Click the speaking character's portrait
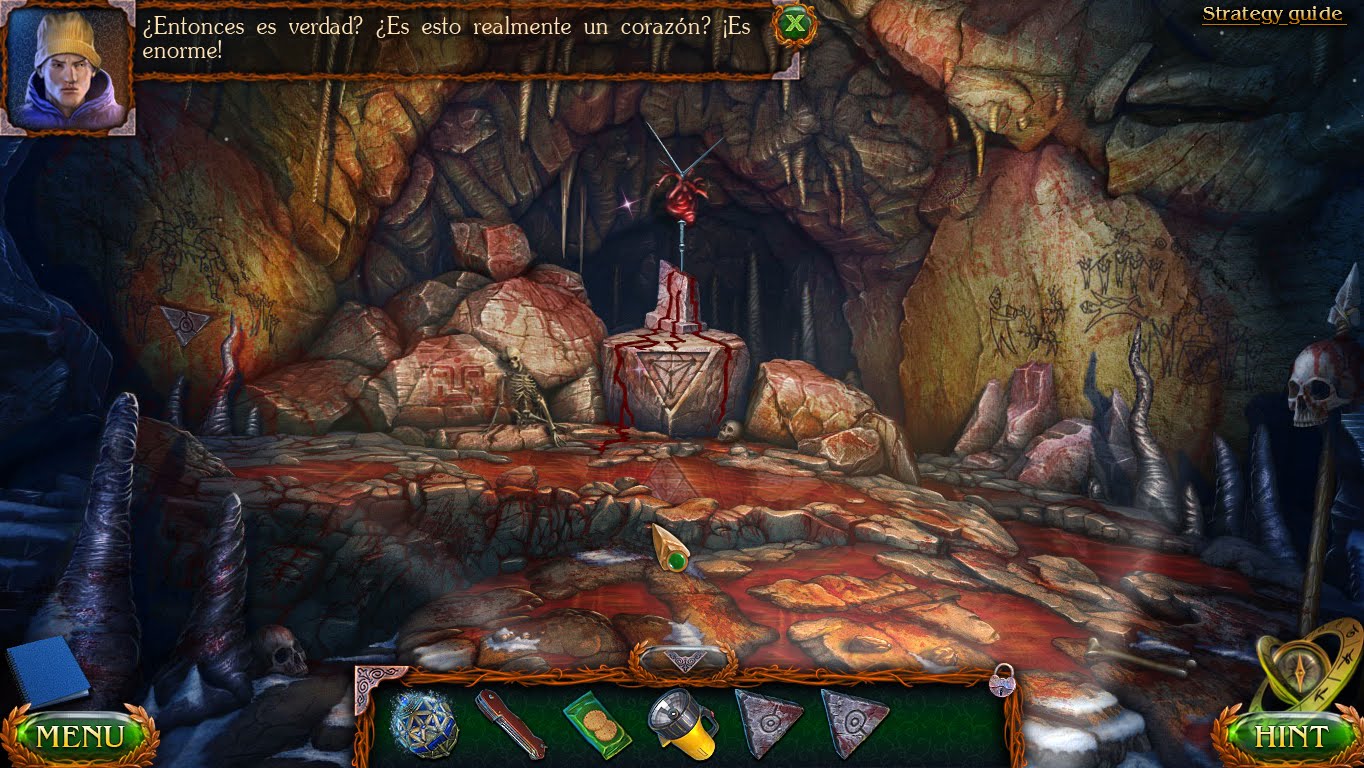The height and width of the screenshot is (768, 1364). coord(67,67)
